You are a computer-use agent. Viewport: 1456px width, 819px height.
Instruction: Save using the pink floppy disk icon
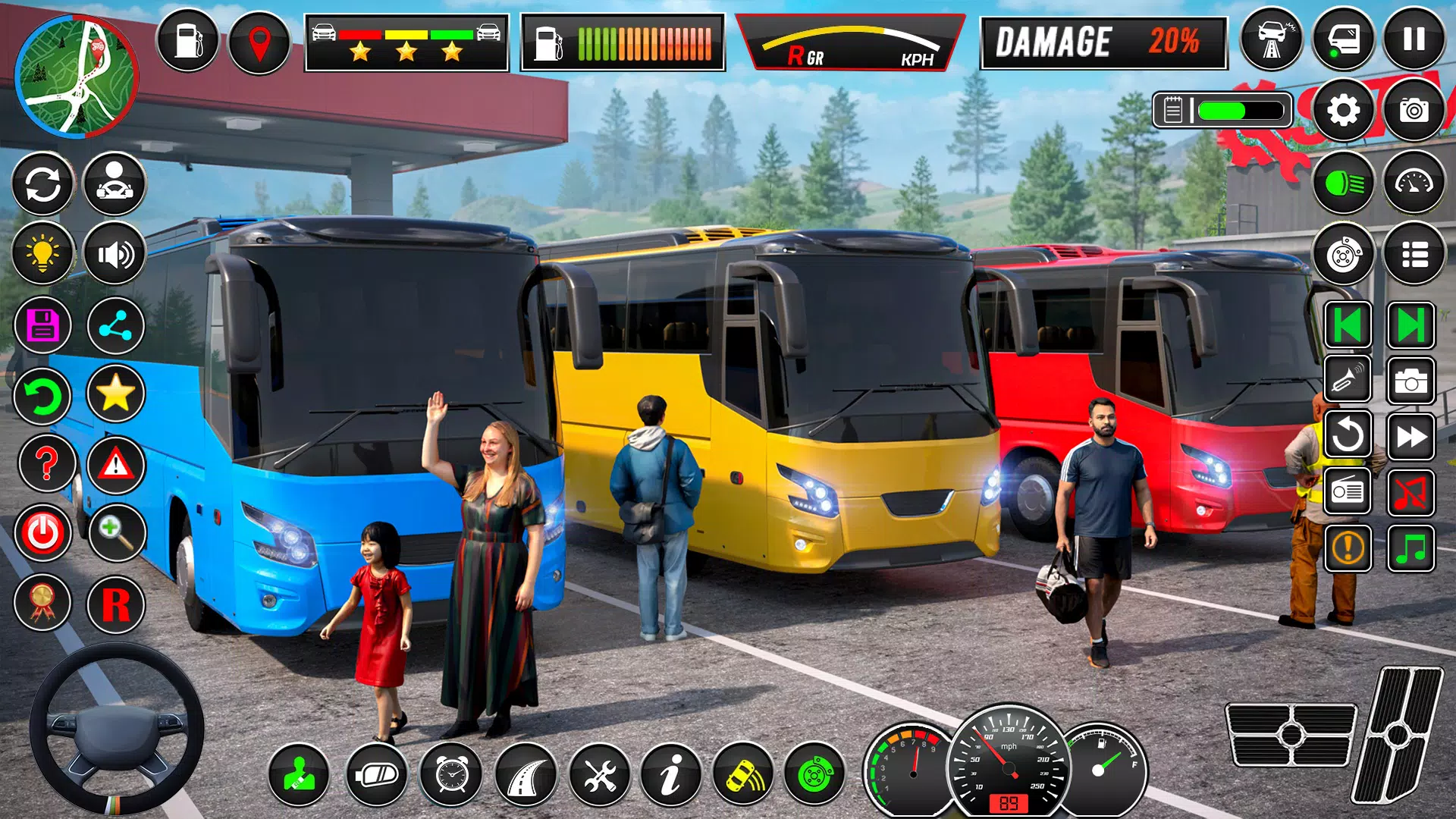click(x=42, y=325)
